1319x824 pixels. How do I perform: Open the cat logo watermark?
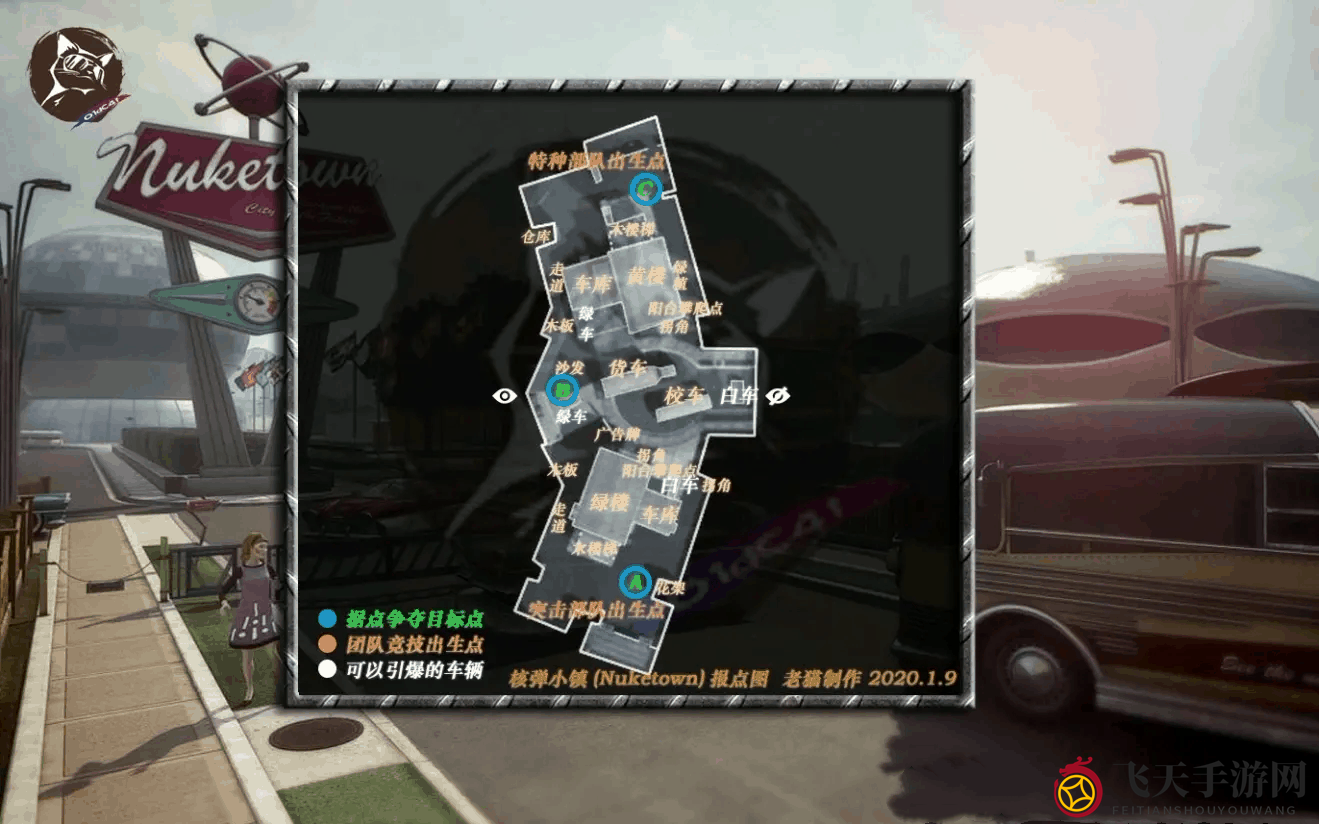point(76,76)
